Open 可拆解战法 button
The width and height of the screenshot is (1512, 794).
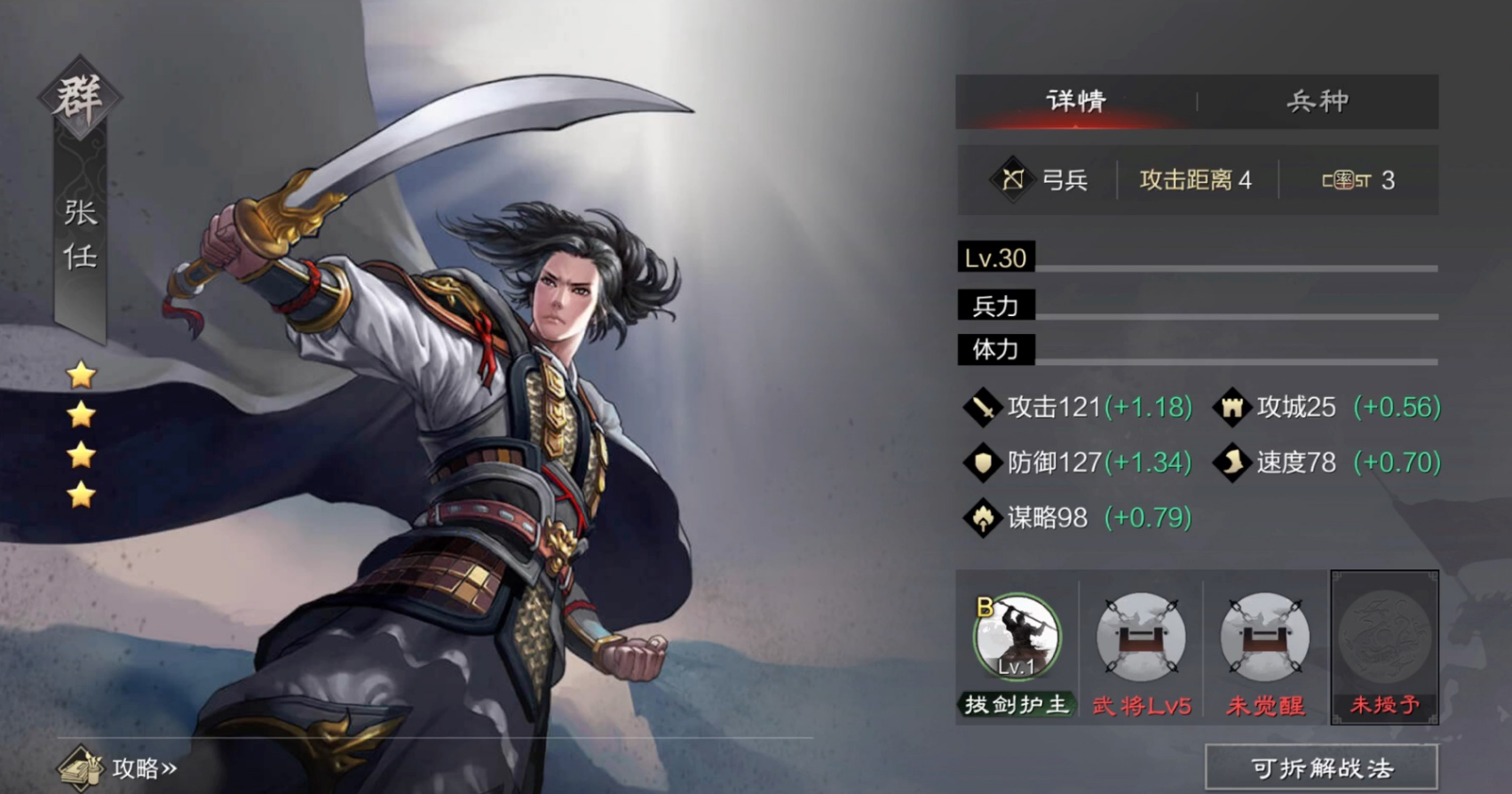(1321, 768)
